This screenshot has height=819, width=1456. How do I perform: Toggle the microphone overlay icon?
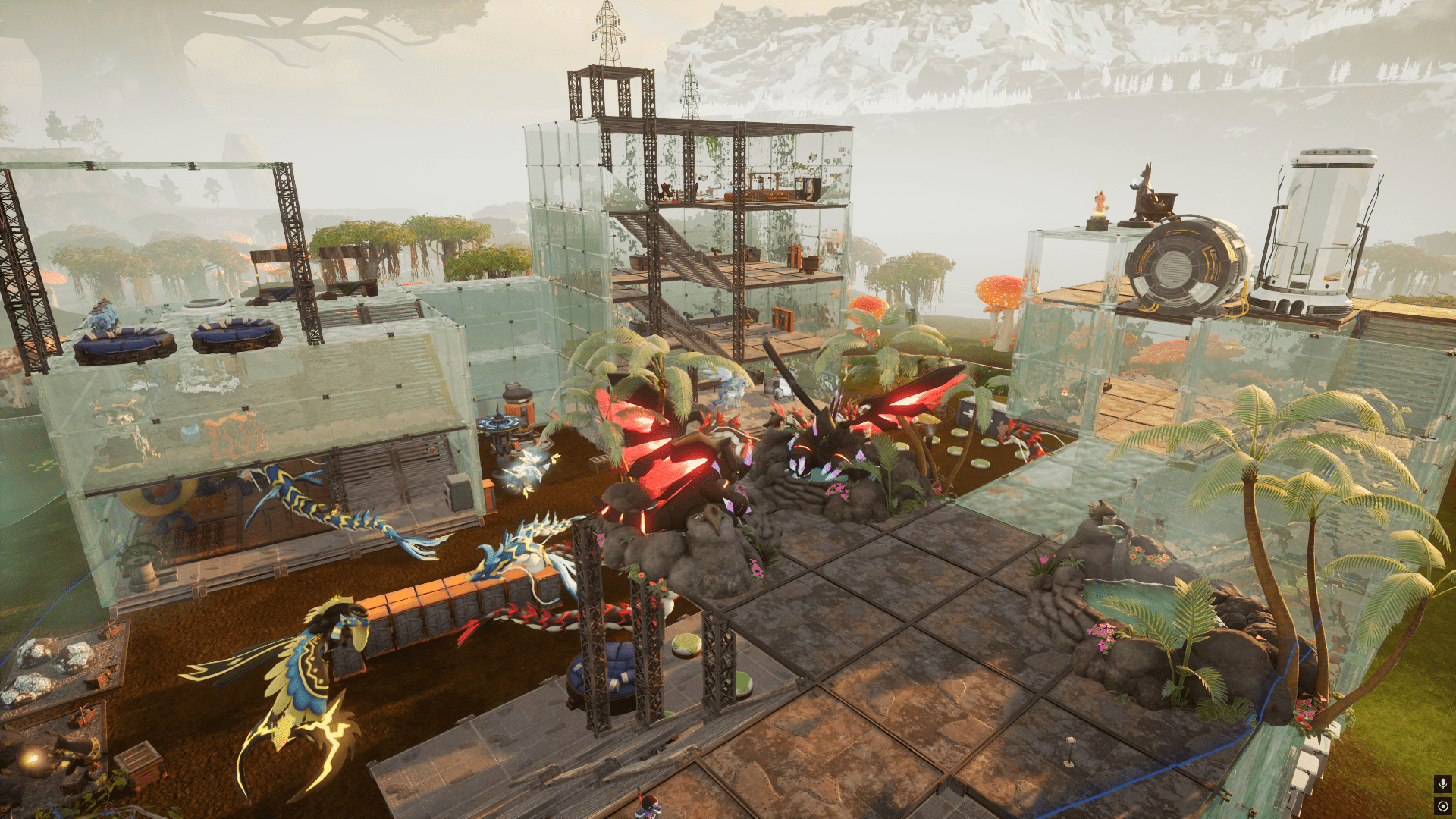(1442, 783)
